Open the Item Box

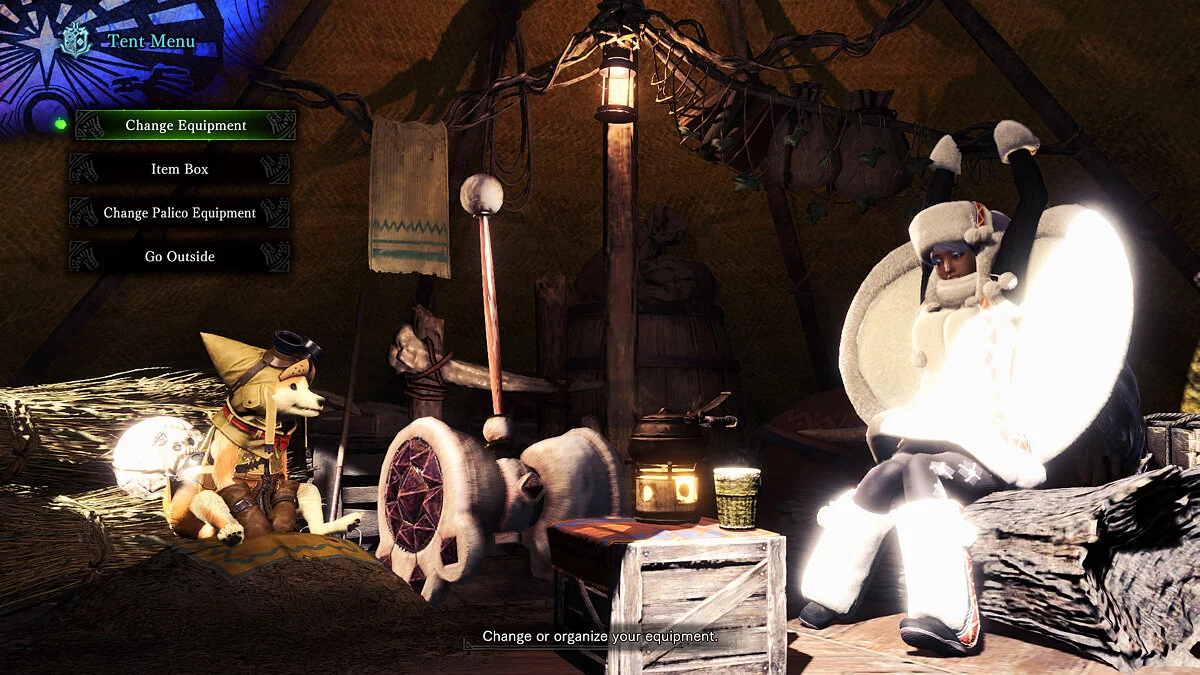[180, 169]
